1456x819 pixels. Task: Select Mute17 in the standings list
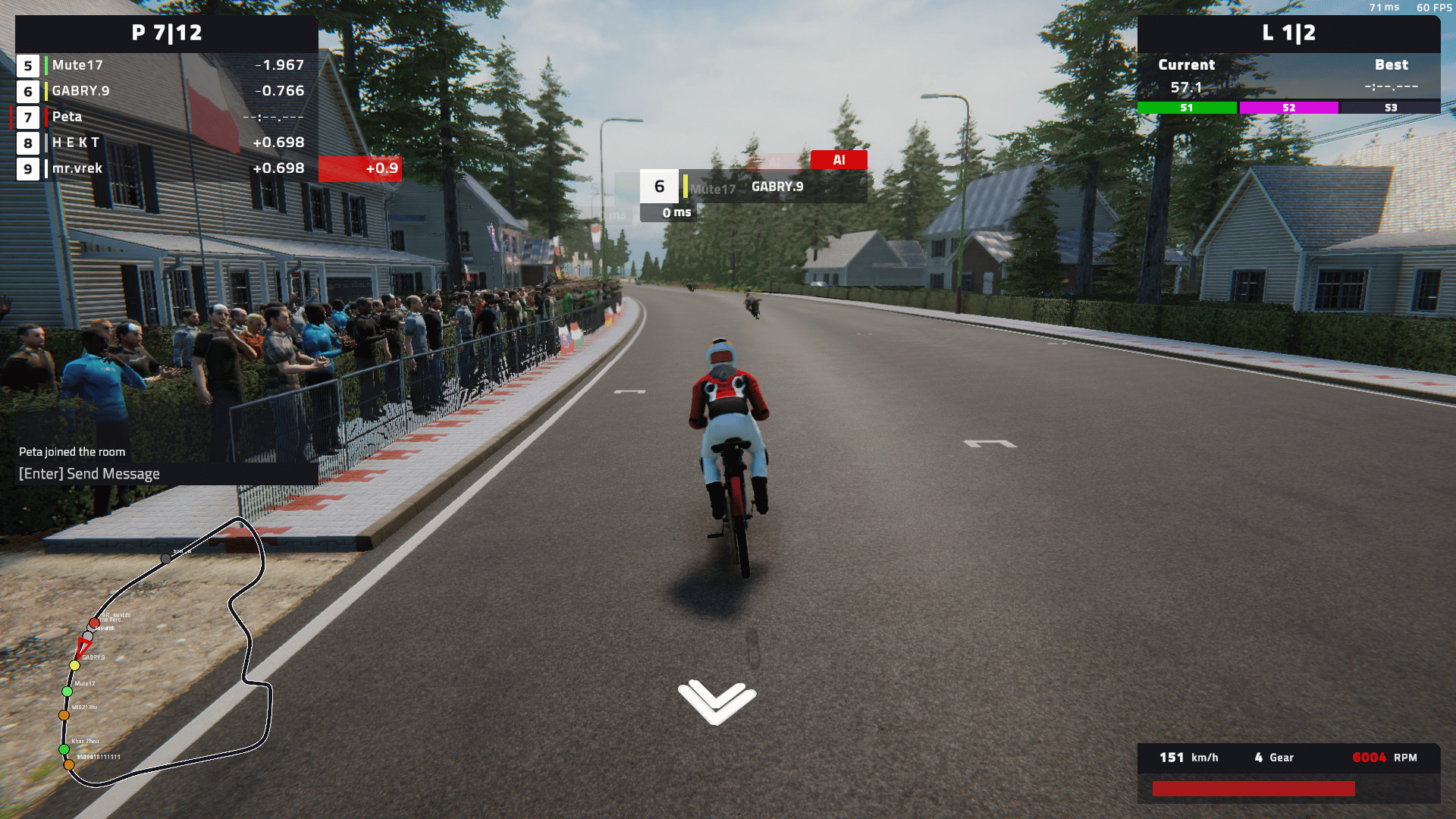167,65
